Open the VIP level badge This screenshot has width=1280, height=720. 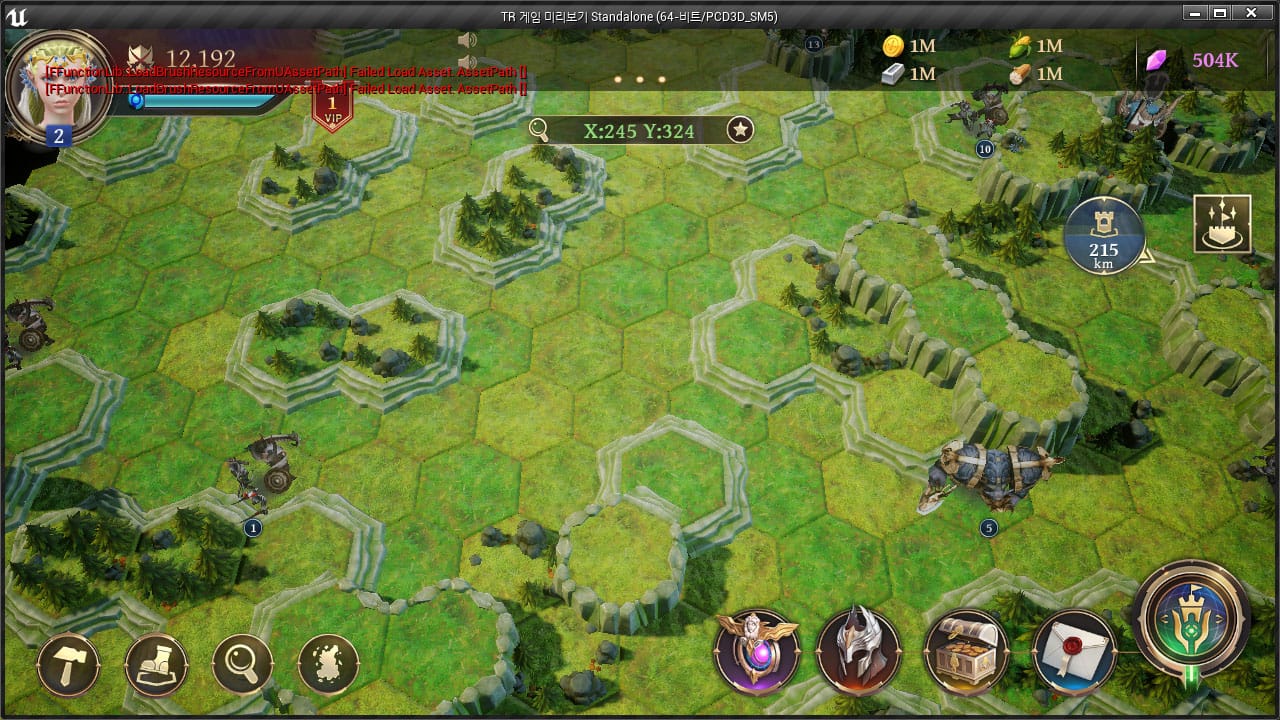click(x=332, y=108)
